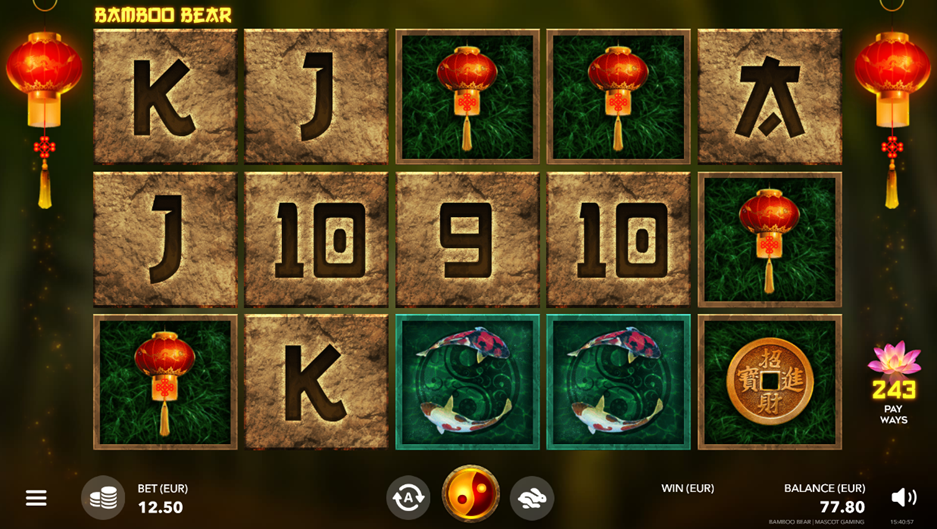
Task: Open the hamburger menu
Action: pos(36,497)
